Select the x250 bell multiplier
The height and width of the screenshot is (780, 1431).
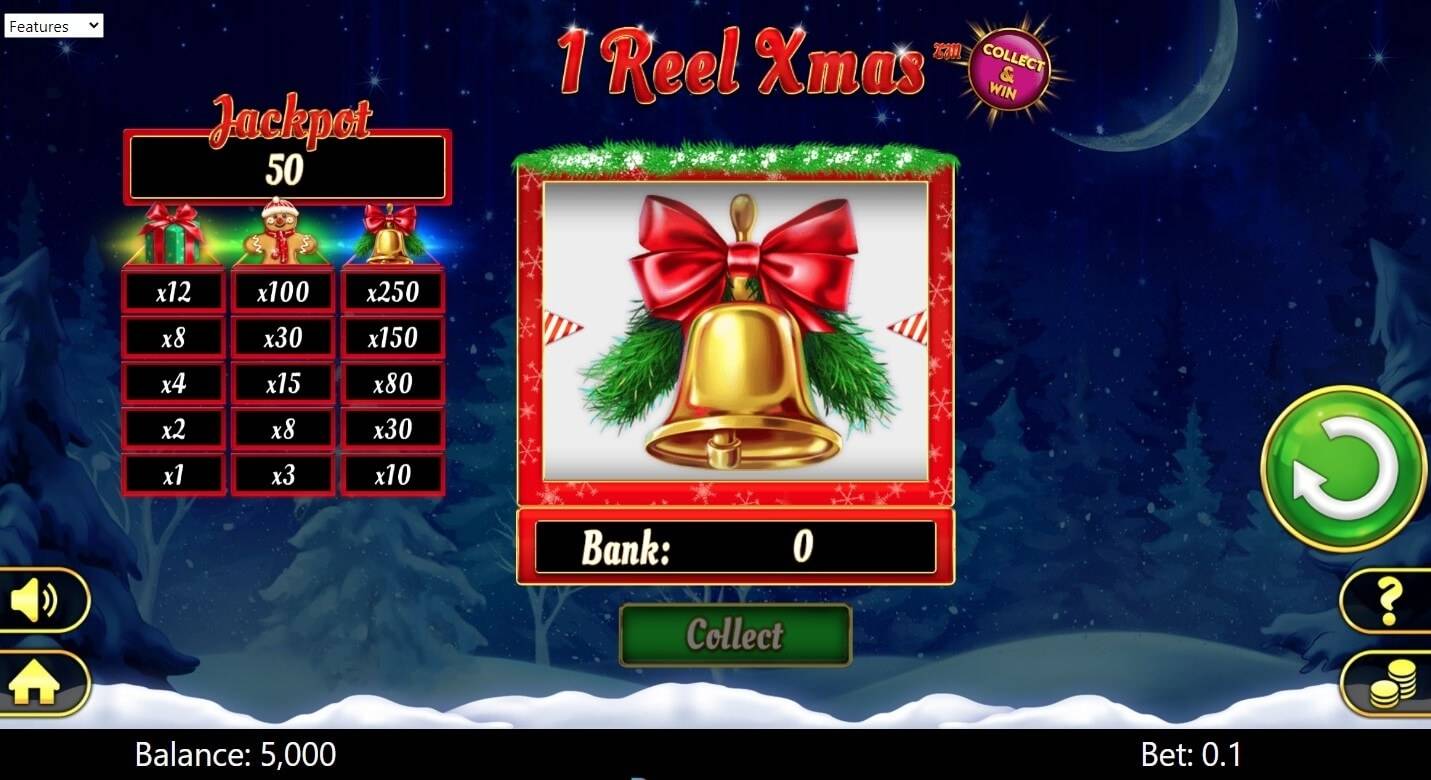pos(393,290)
